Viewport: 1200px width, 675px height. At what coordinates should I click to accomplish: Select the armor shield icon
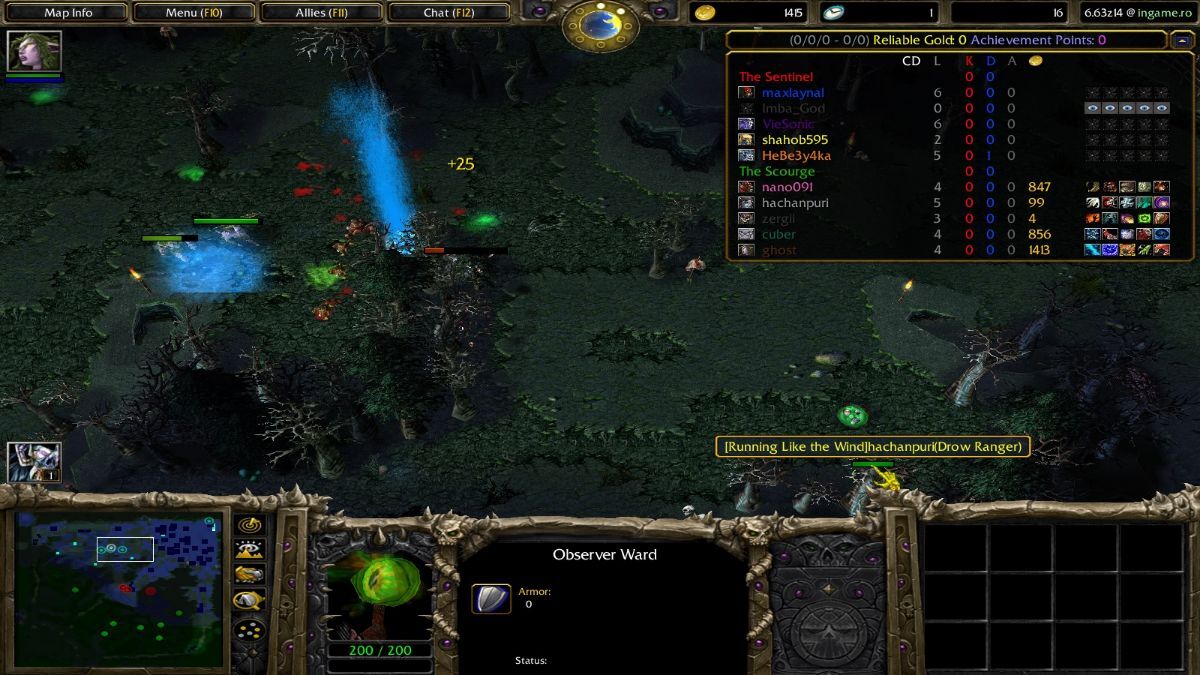490,598
